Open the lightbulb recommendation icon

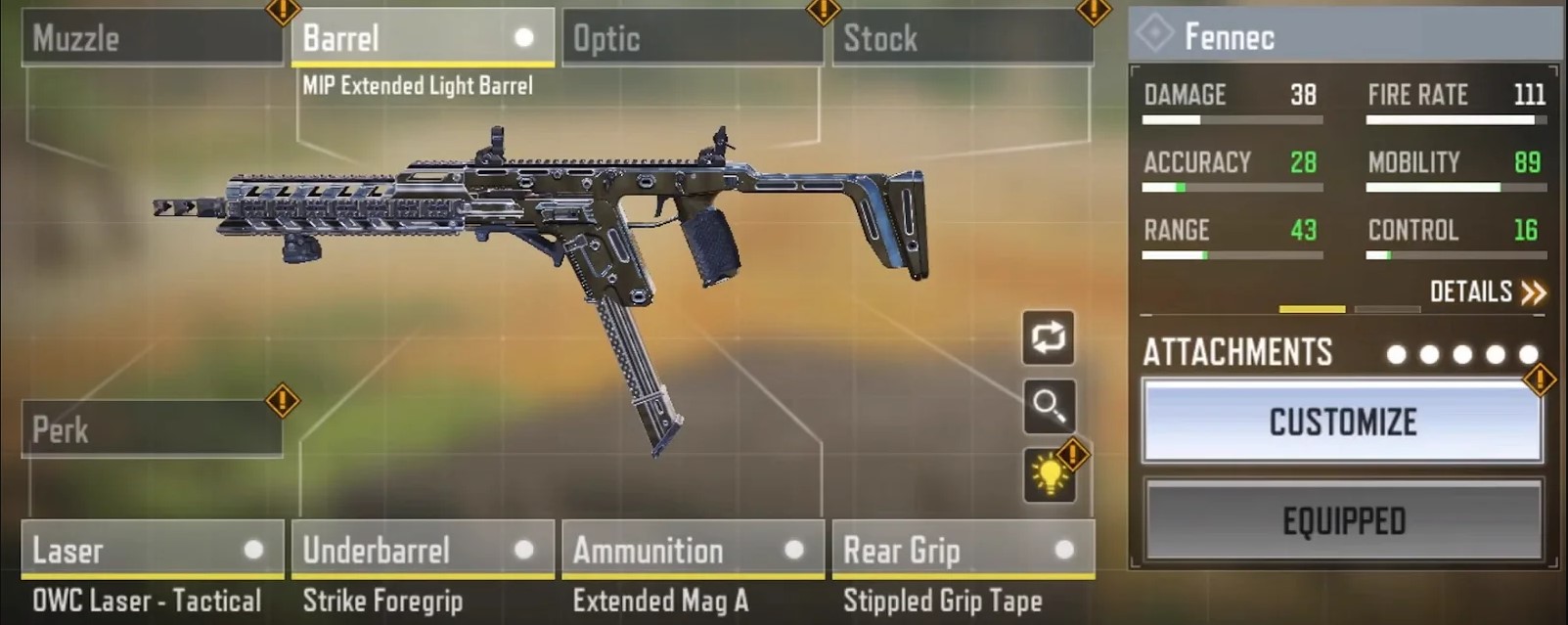(x=1050, y=475)
